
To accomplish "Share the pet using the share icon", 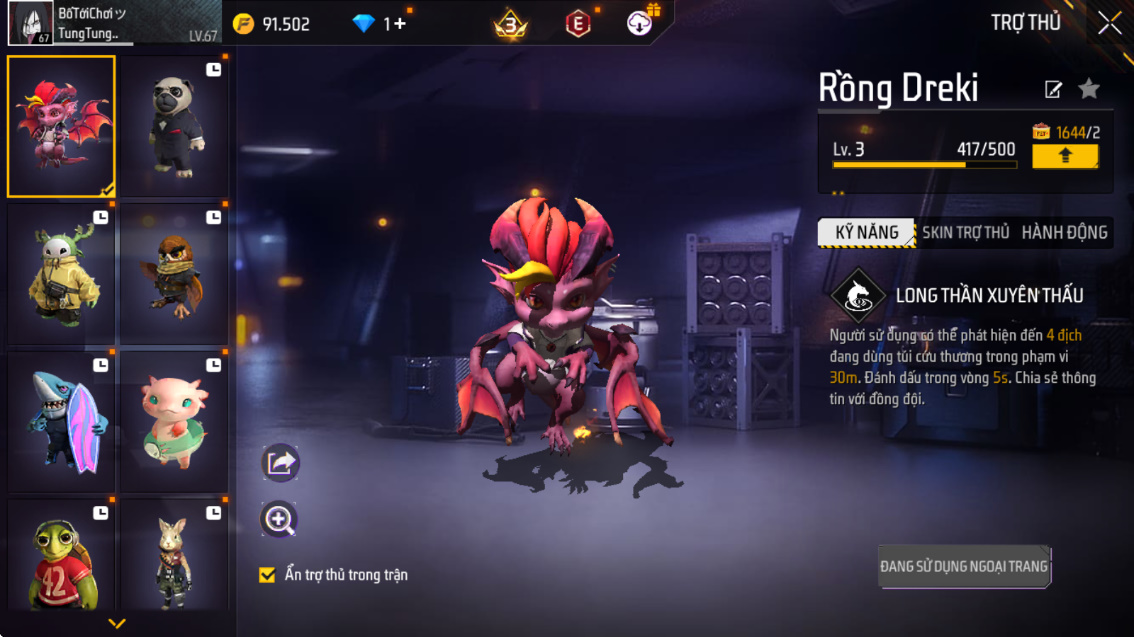I will pos(280,463).
